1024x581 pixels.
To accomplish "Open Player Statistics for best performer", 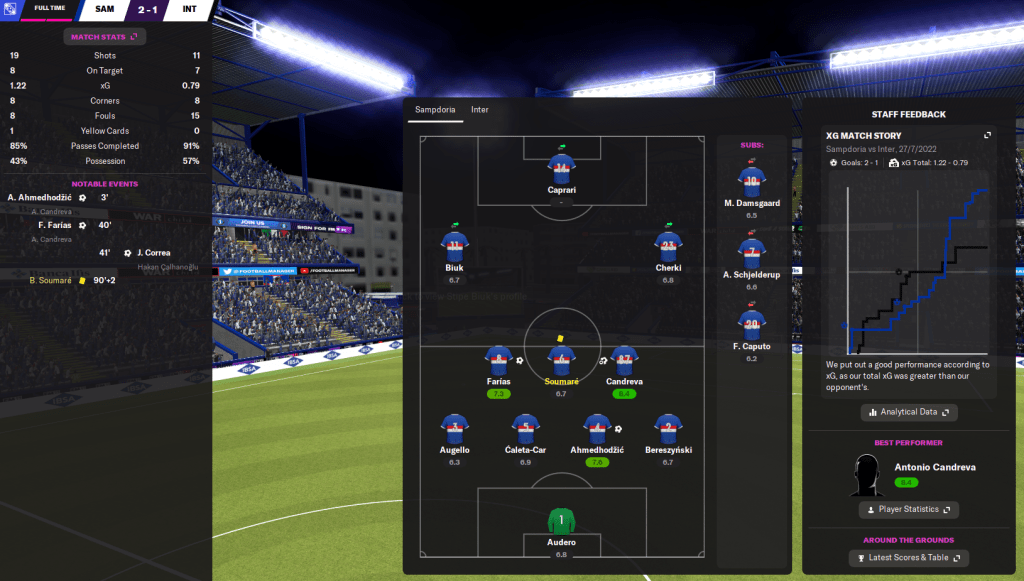I will (909, 510).
